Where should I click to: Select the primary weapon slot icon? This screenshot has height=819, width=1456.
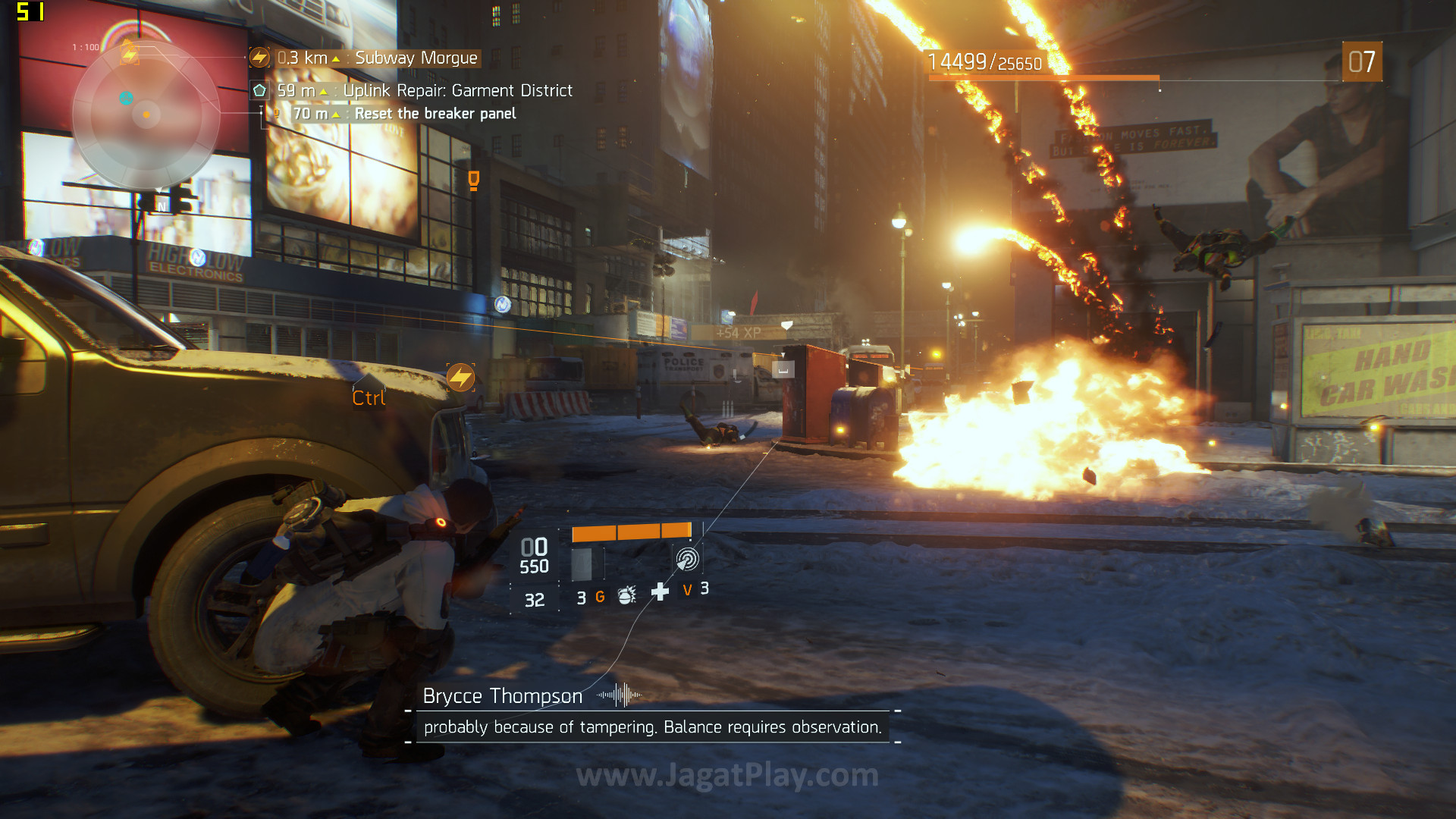(582, 564)
